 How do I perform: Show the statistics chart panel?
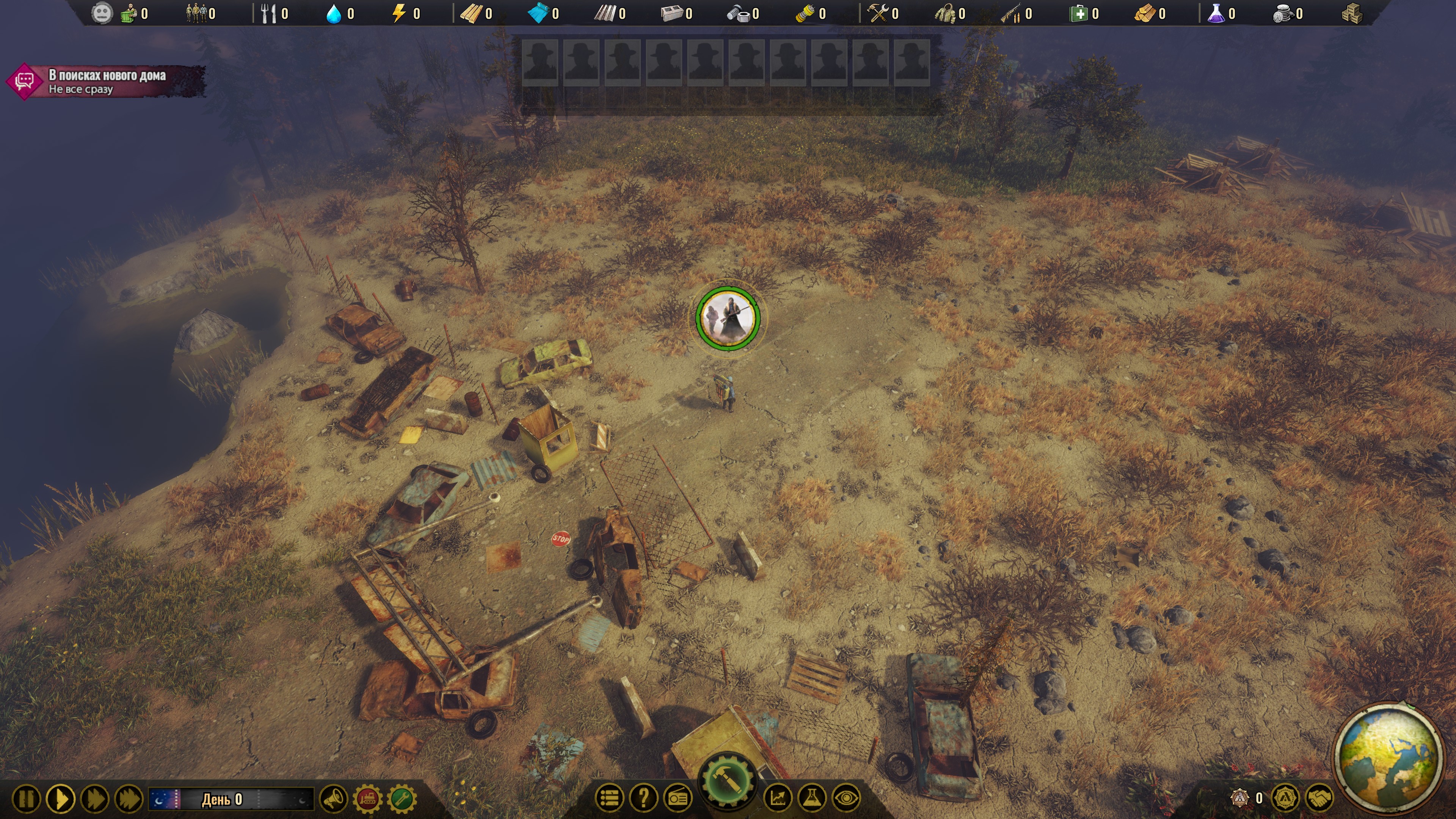[778, 798]
